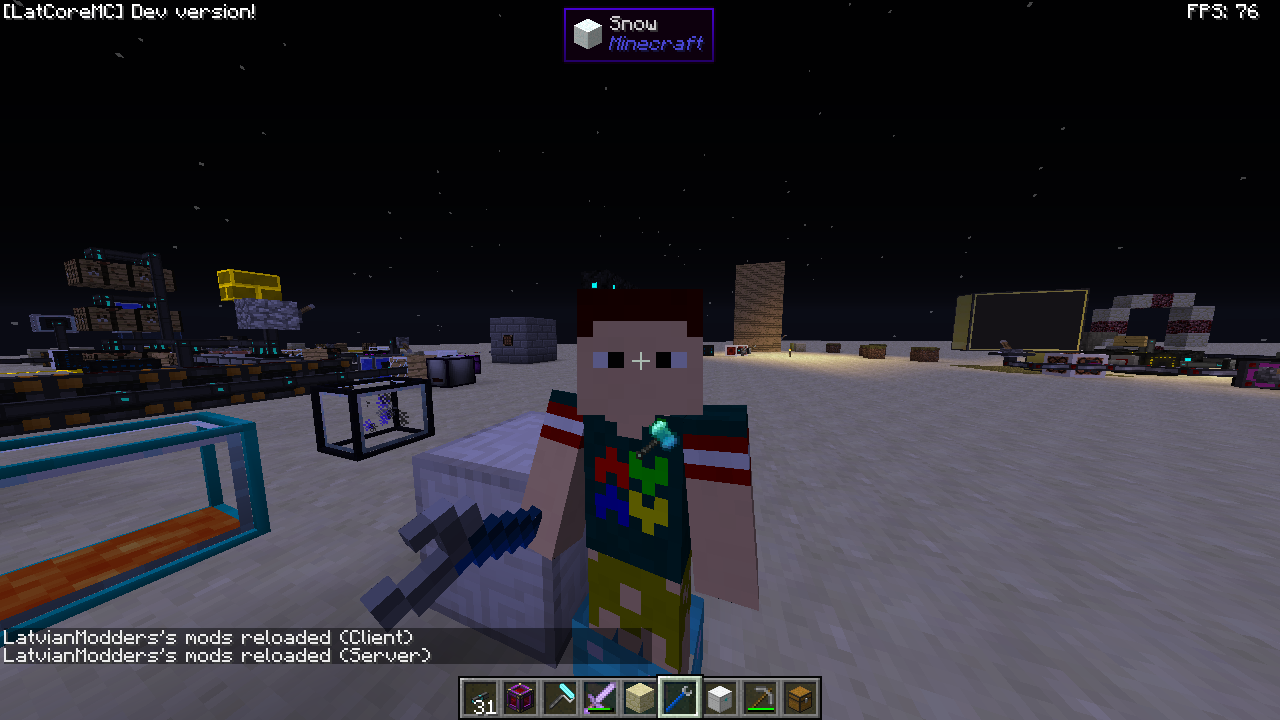Equip the purple sword from the hotbar
Image resolution: width=1280 pixels, height=720 pixels.
(600, 698)
